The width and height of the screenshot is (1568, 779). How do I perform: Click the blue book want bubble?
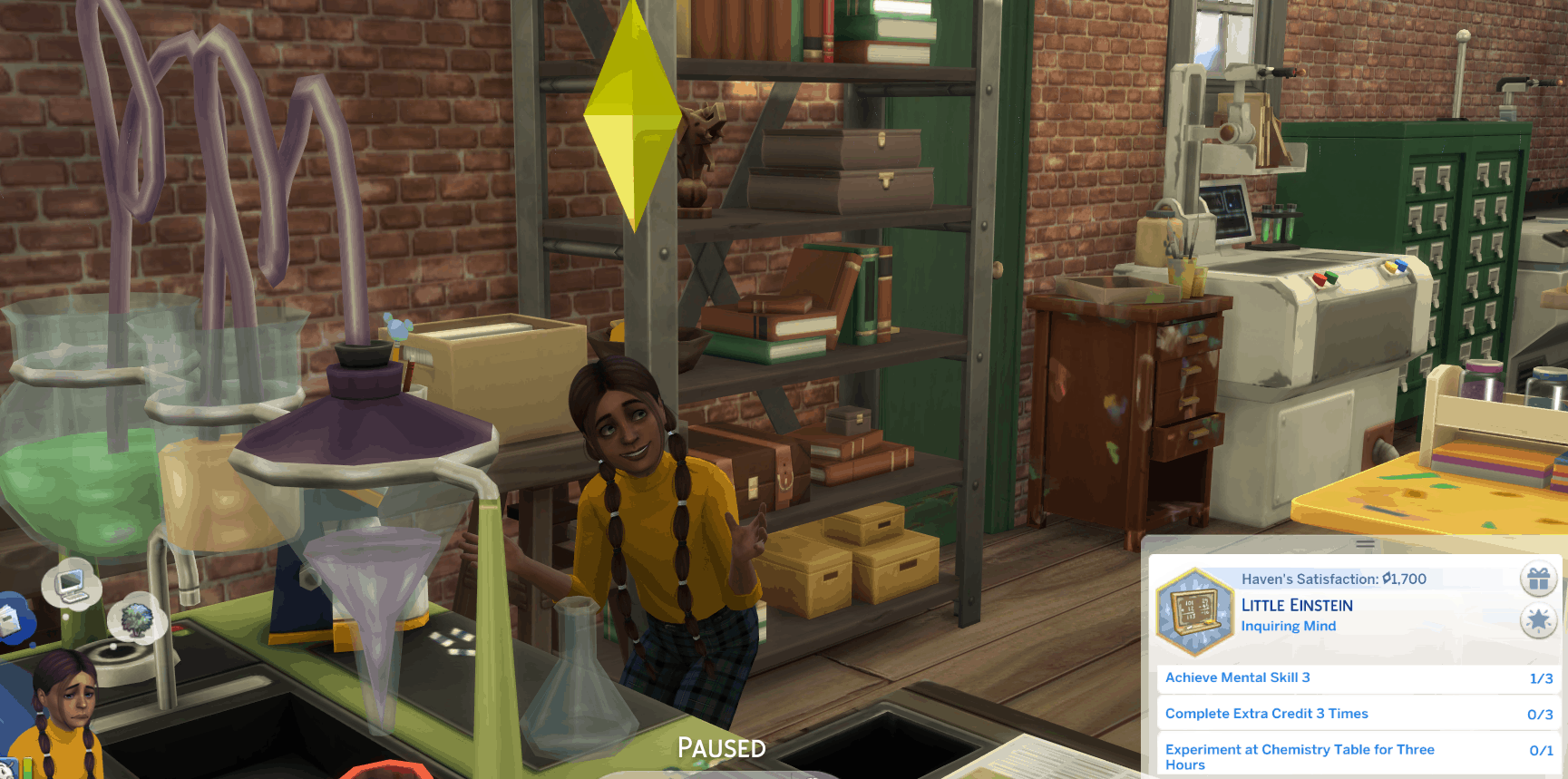(x=11, y=620)
